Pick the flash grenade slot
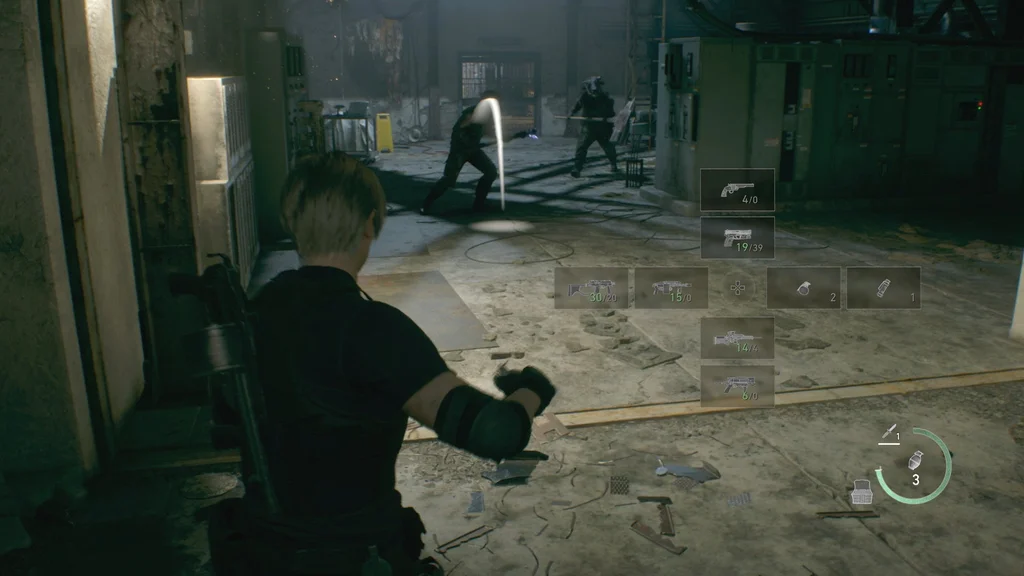1024x576 pixels. 883,288
